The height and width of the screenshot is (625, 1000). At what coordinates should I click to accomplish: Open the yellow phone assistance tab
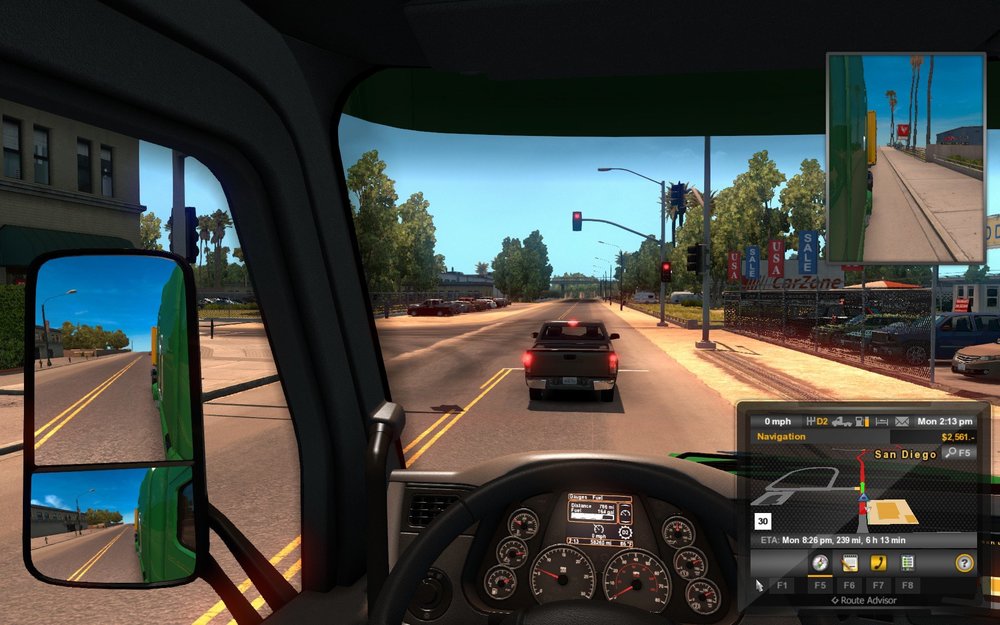click(878, 563)
